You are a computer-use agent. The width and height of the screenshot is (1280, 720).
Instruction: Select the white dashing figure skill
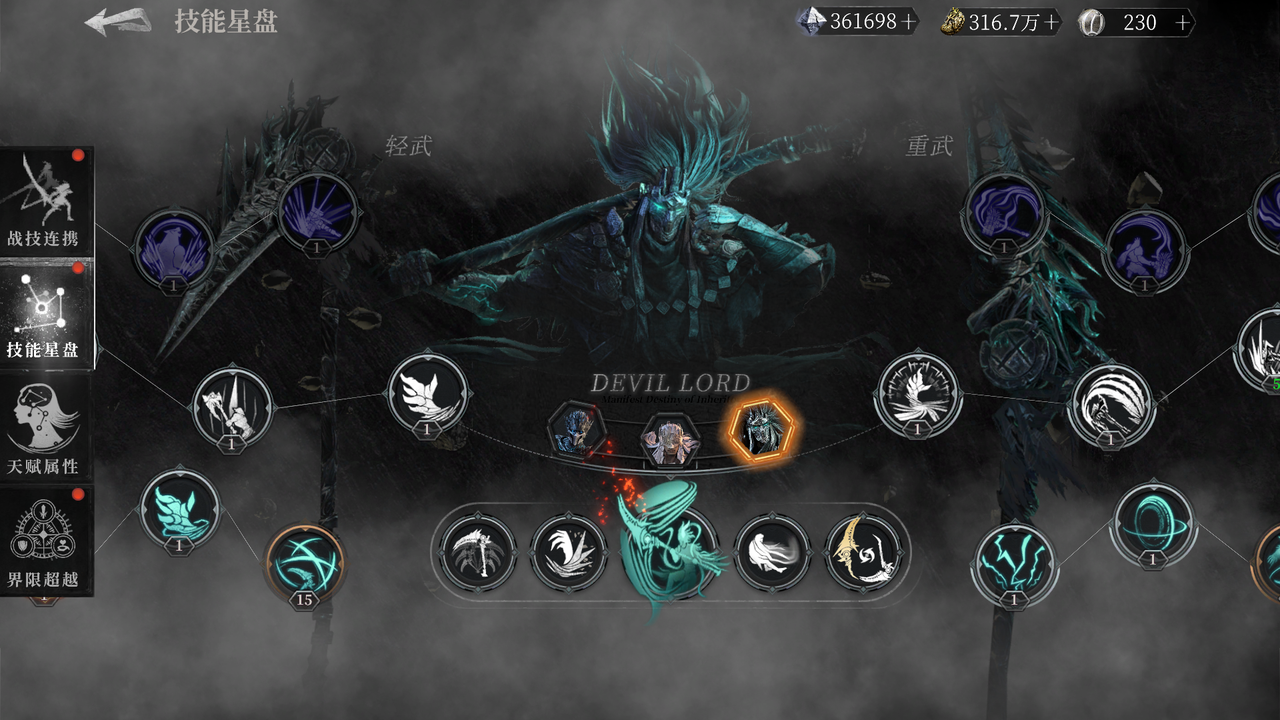(x=772, y=551)
